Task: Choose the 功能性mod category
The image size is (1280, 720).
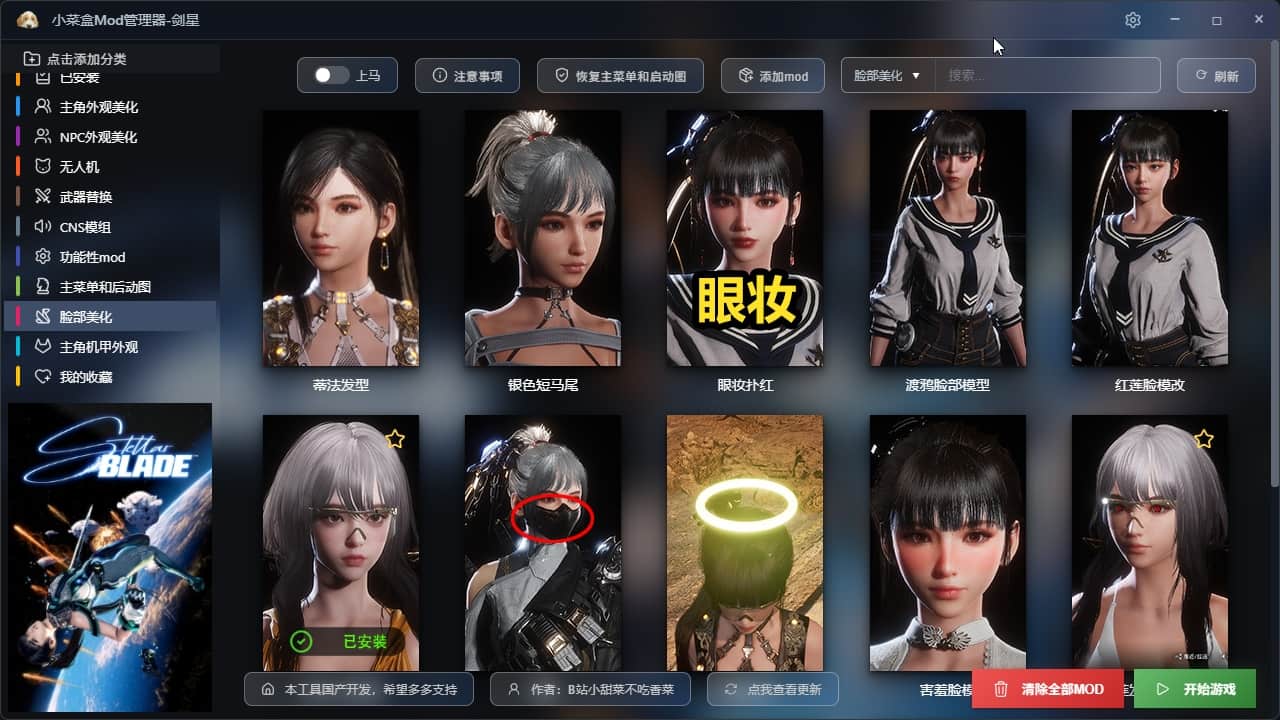Action: (92, 257)
